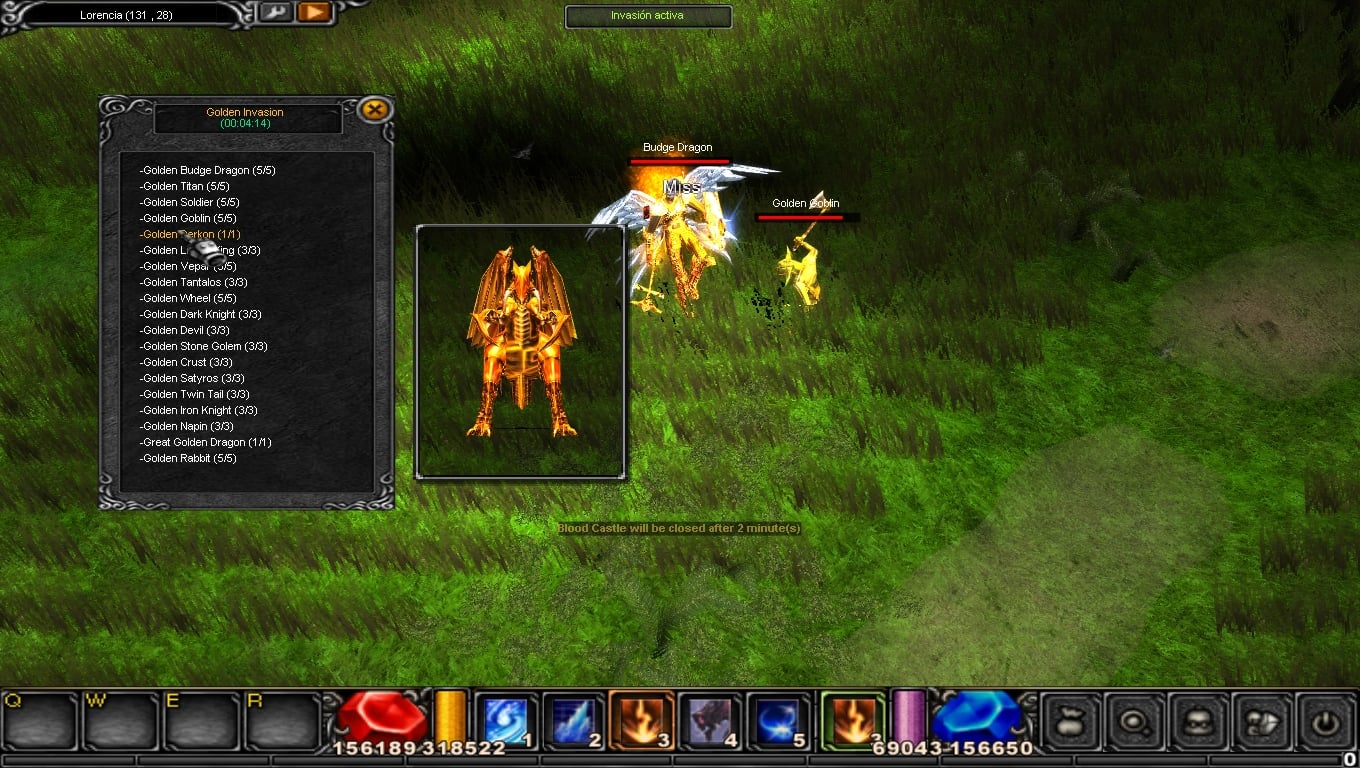
Task: Click the blue jewel item slot
Action: coord(975,715)
